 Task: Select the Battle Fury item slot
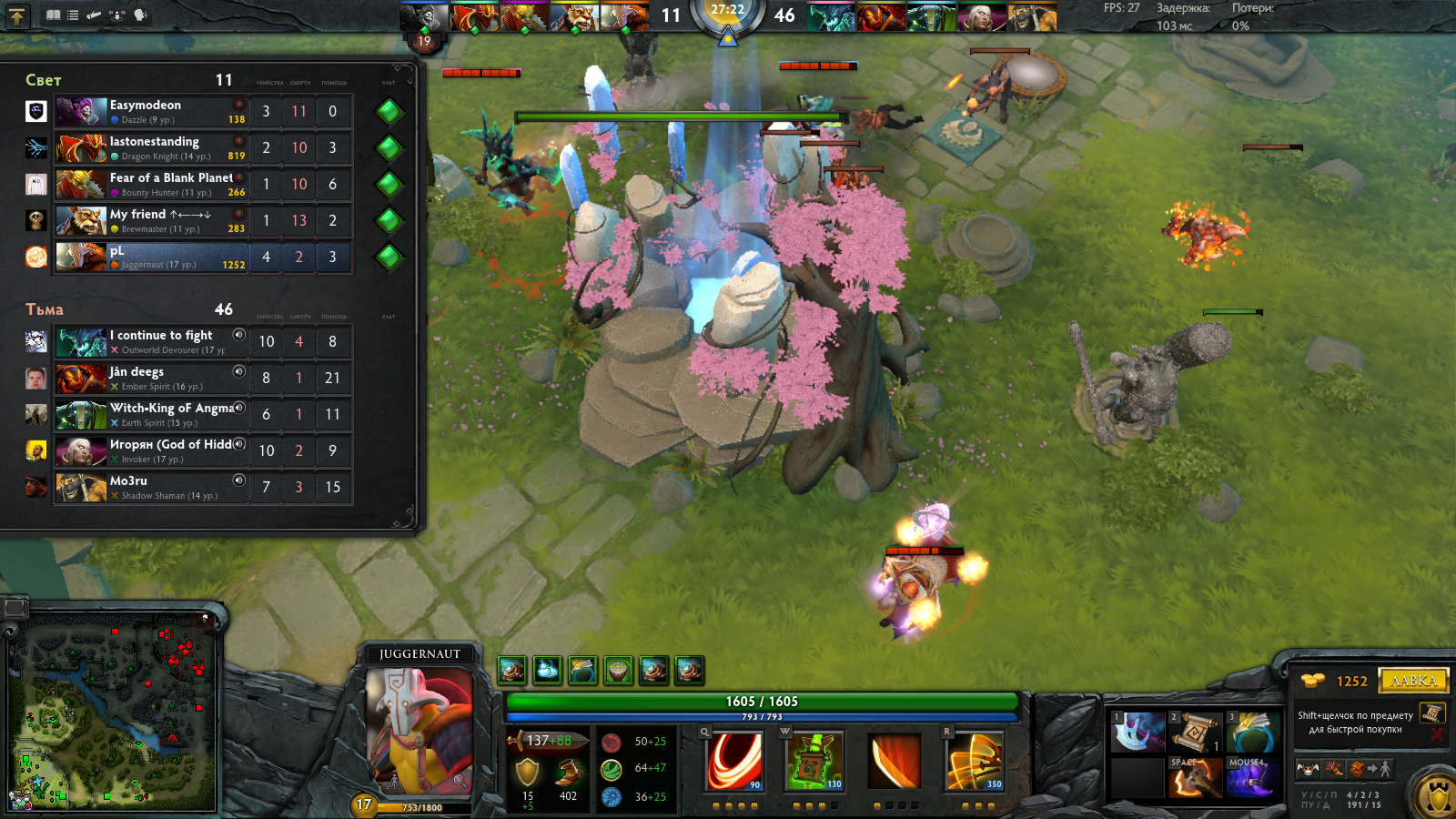(x=1195, y=780)
